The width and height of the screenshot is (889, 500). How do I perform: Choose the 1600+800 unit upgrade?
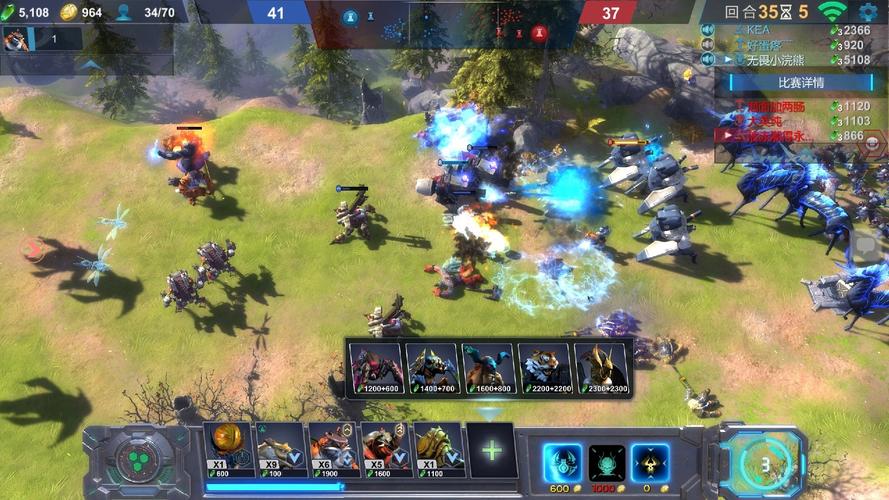click(489, 369)
